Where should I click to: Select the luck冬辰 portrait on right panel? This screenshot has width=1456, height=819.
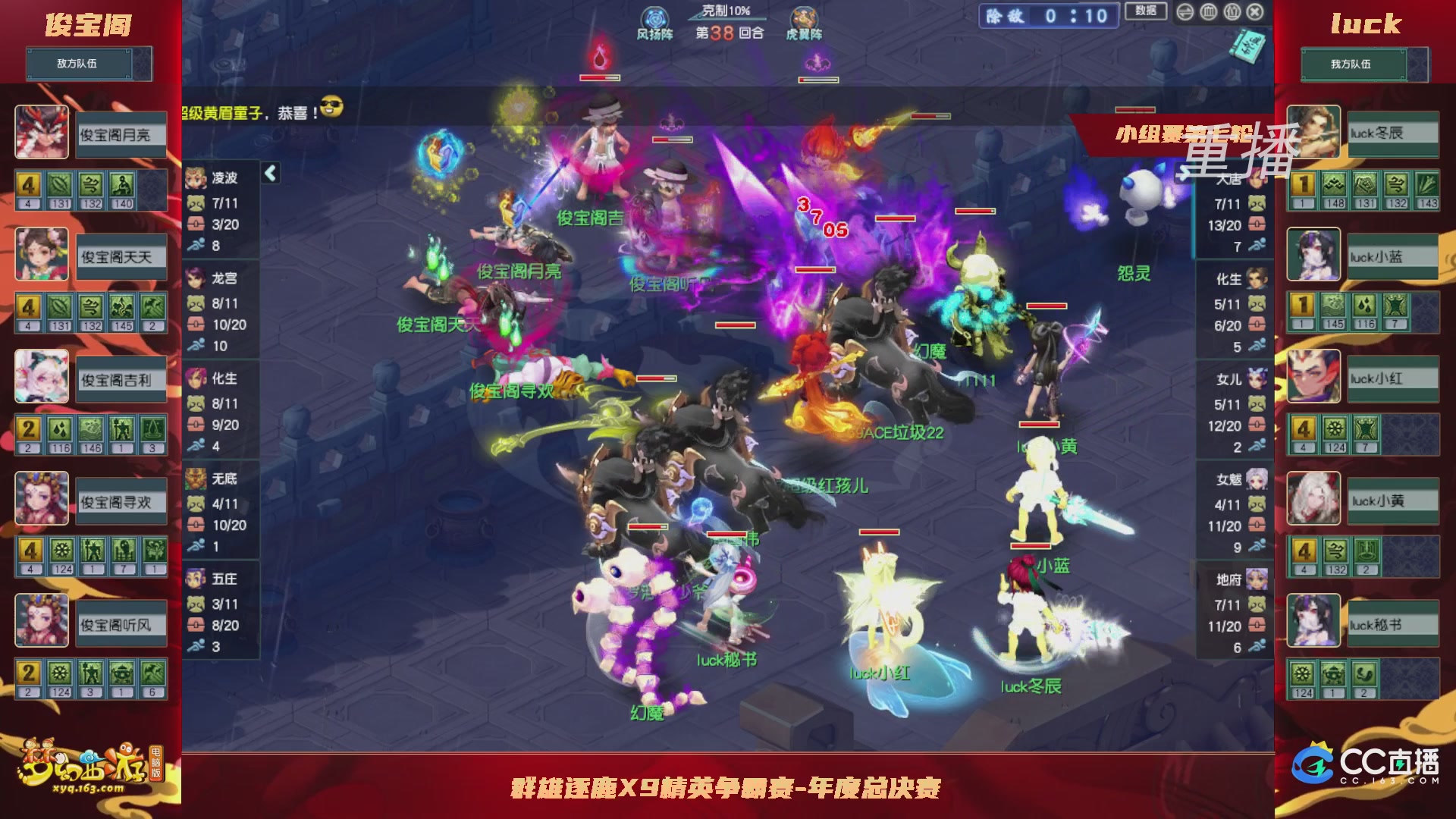(x=1313, y=133)
